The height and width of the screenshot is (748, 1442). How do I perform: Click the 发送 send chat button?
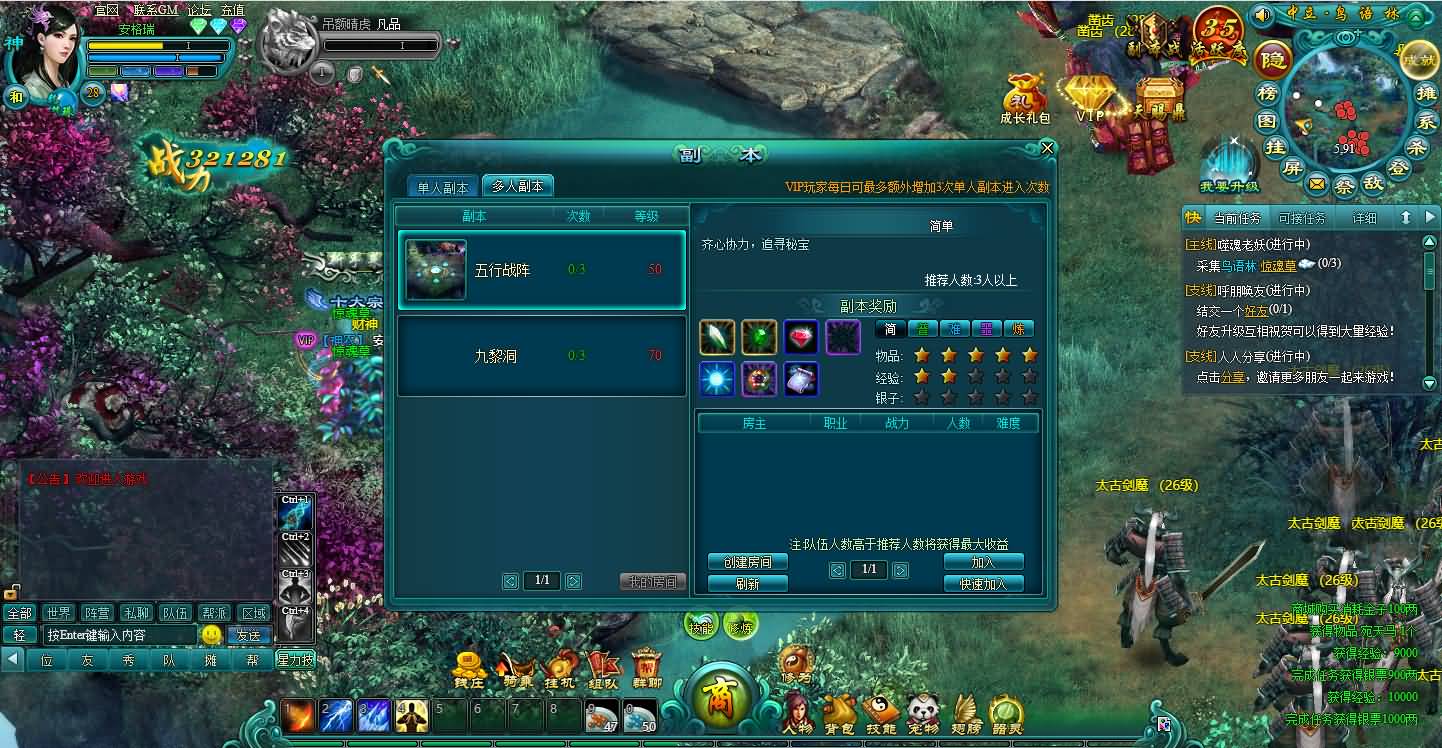pyautogui.click(x=247, y=635)
